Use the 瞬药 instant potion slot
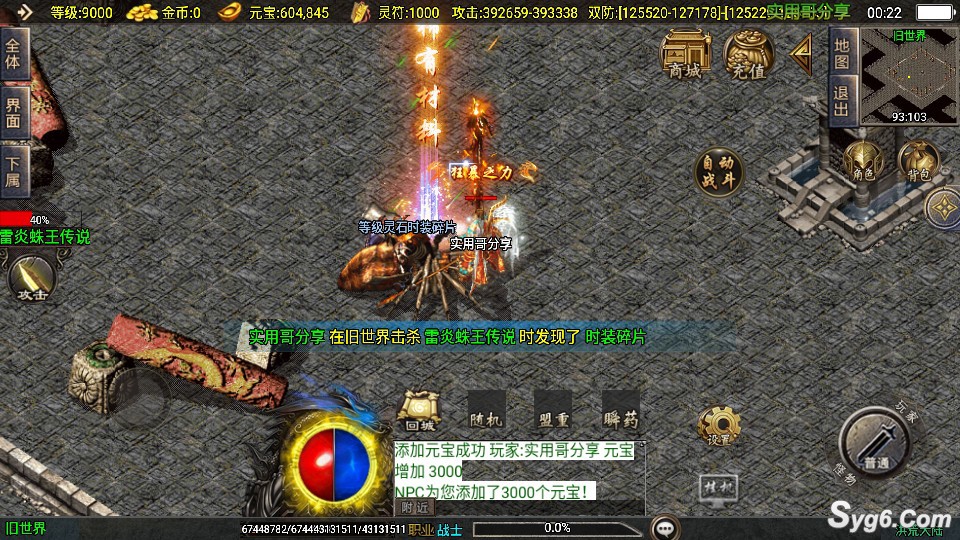Viewport: 960px width, 540px height. click(620, 410)
